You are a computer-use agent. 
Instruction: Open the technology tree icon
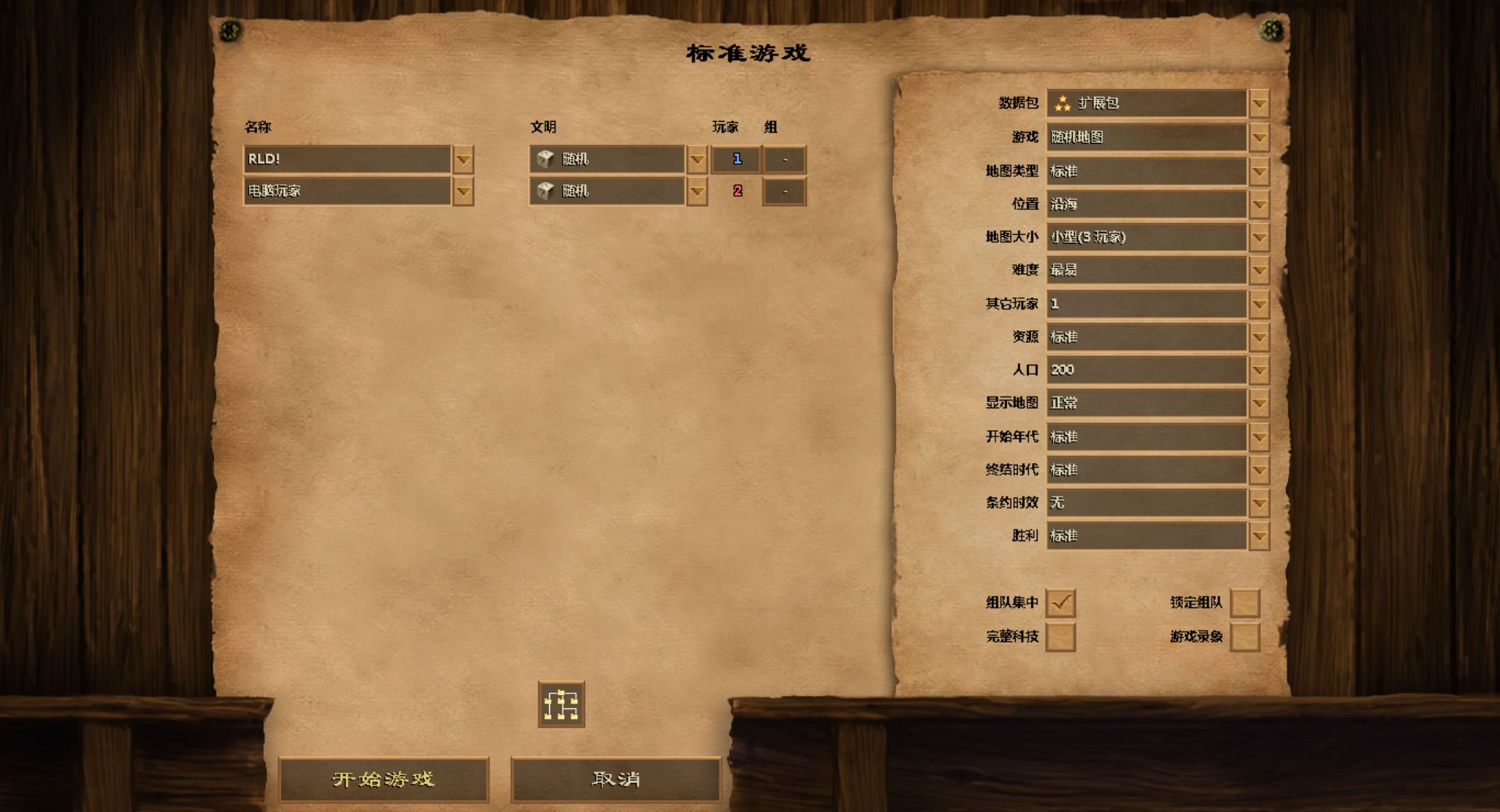click(561, 705)
